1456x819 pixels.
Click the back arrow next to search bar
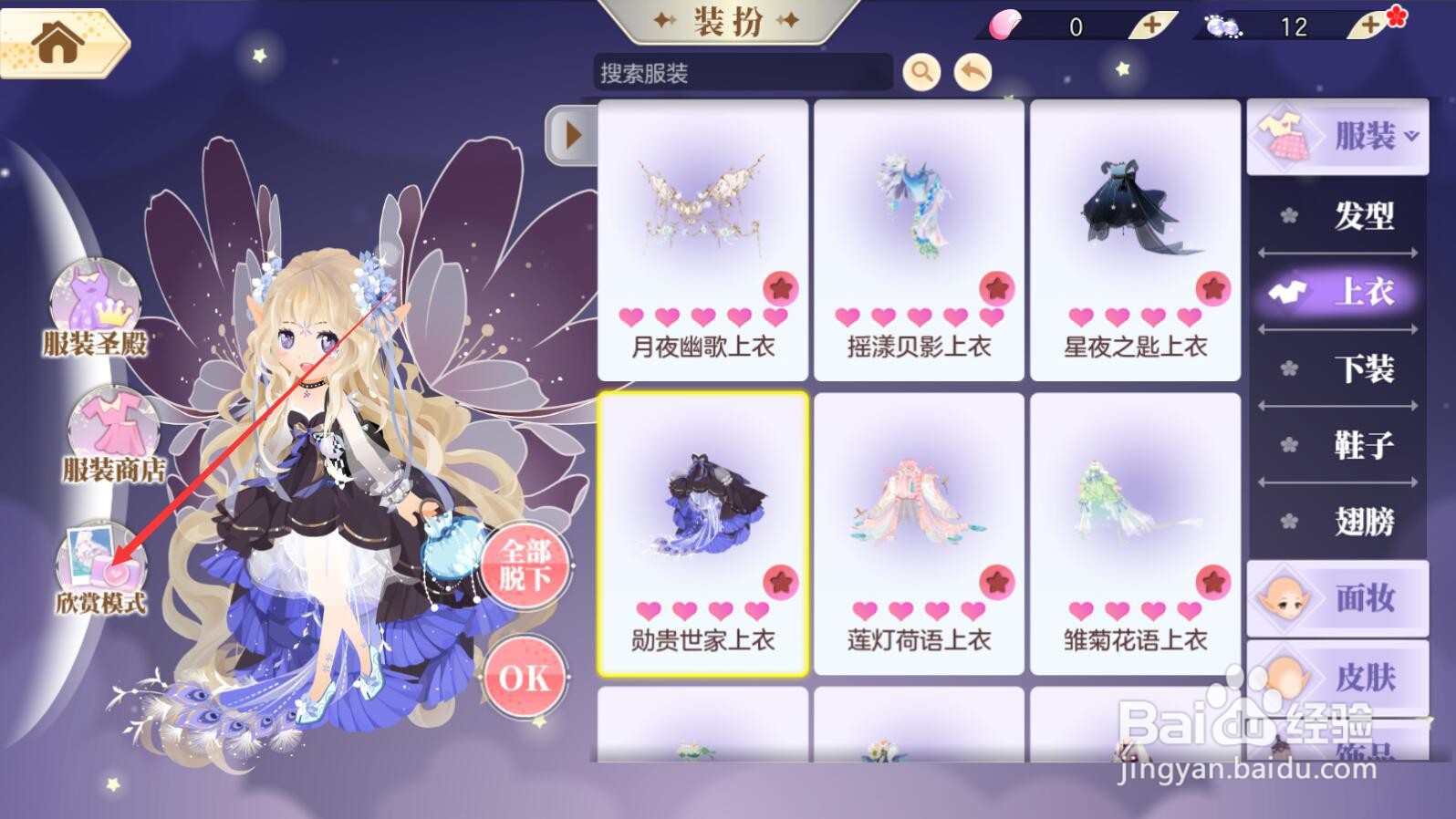coord(972,70)
